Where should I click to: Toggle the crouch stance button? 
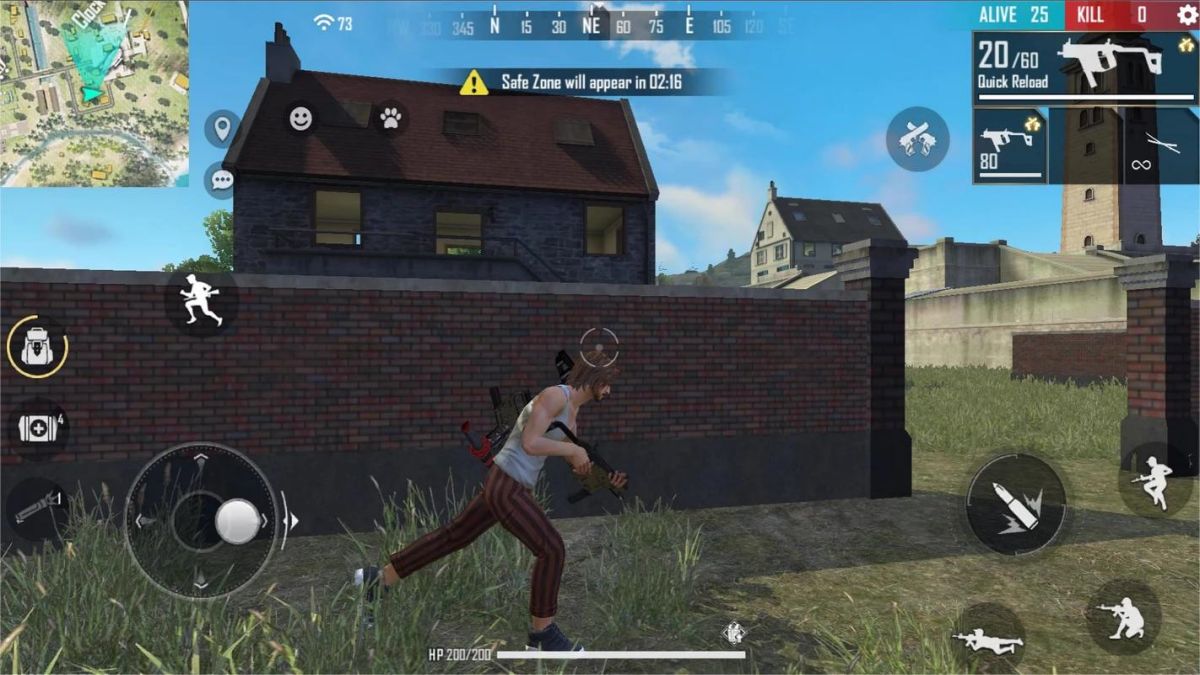(x=1123, y=616)
